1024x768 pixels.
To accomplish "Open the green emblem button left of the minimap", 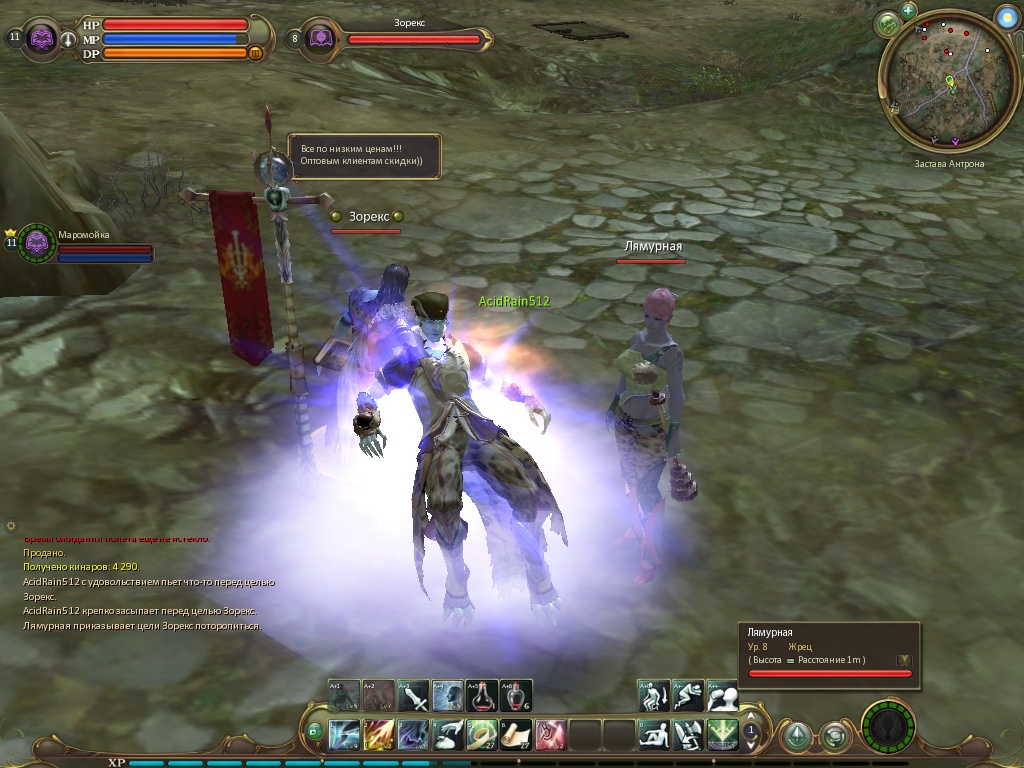I will pos(886,24).
